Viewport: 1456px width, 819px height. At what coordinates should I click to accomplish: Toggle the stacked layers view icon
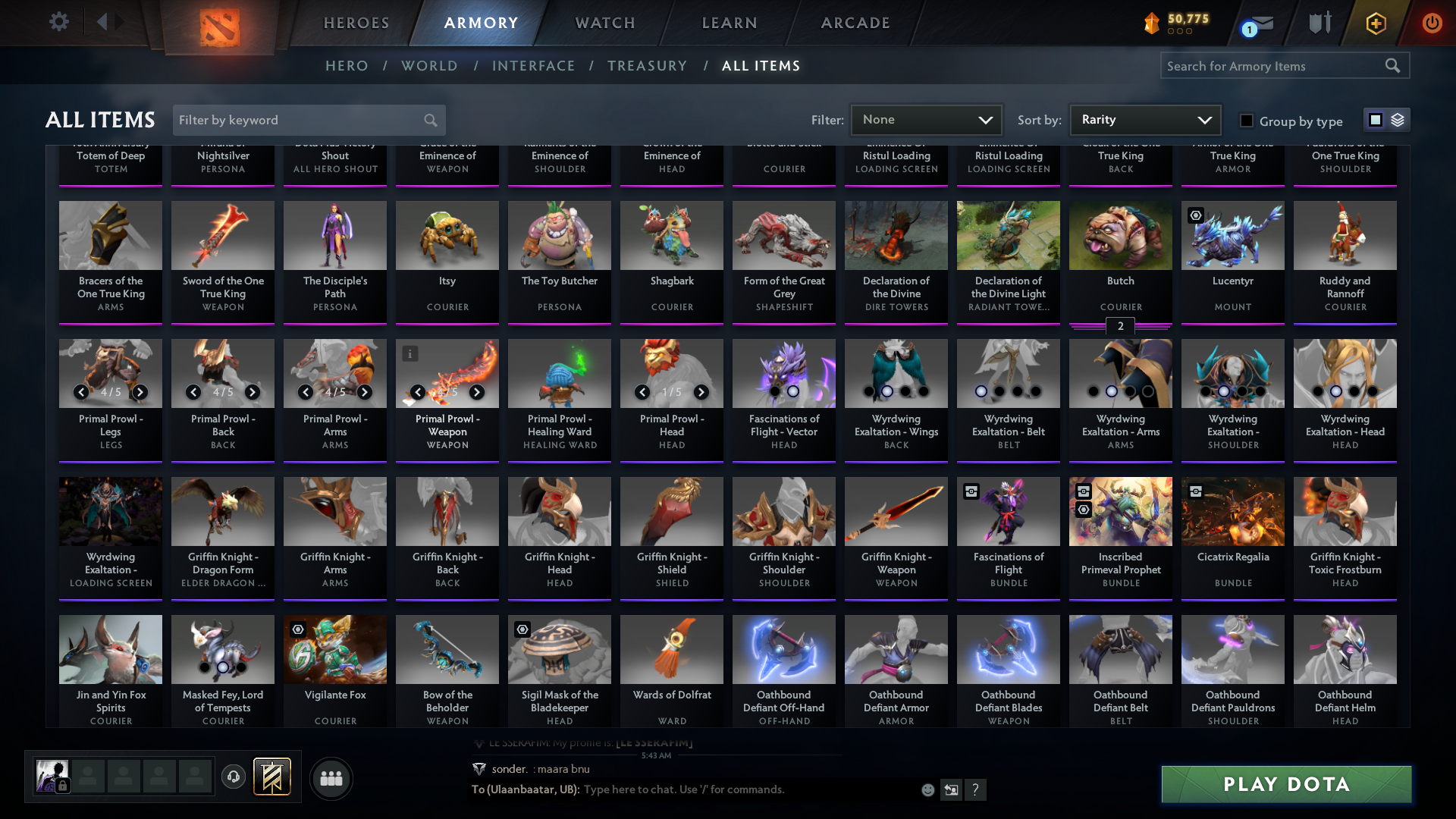(1397, 119)
